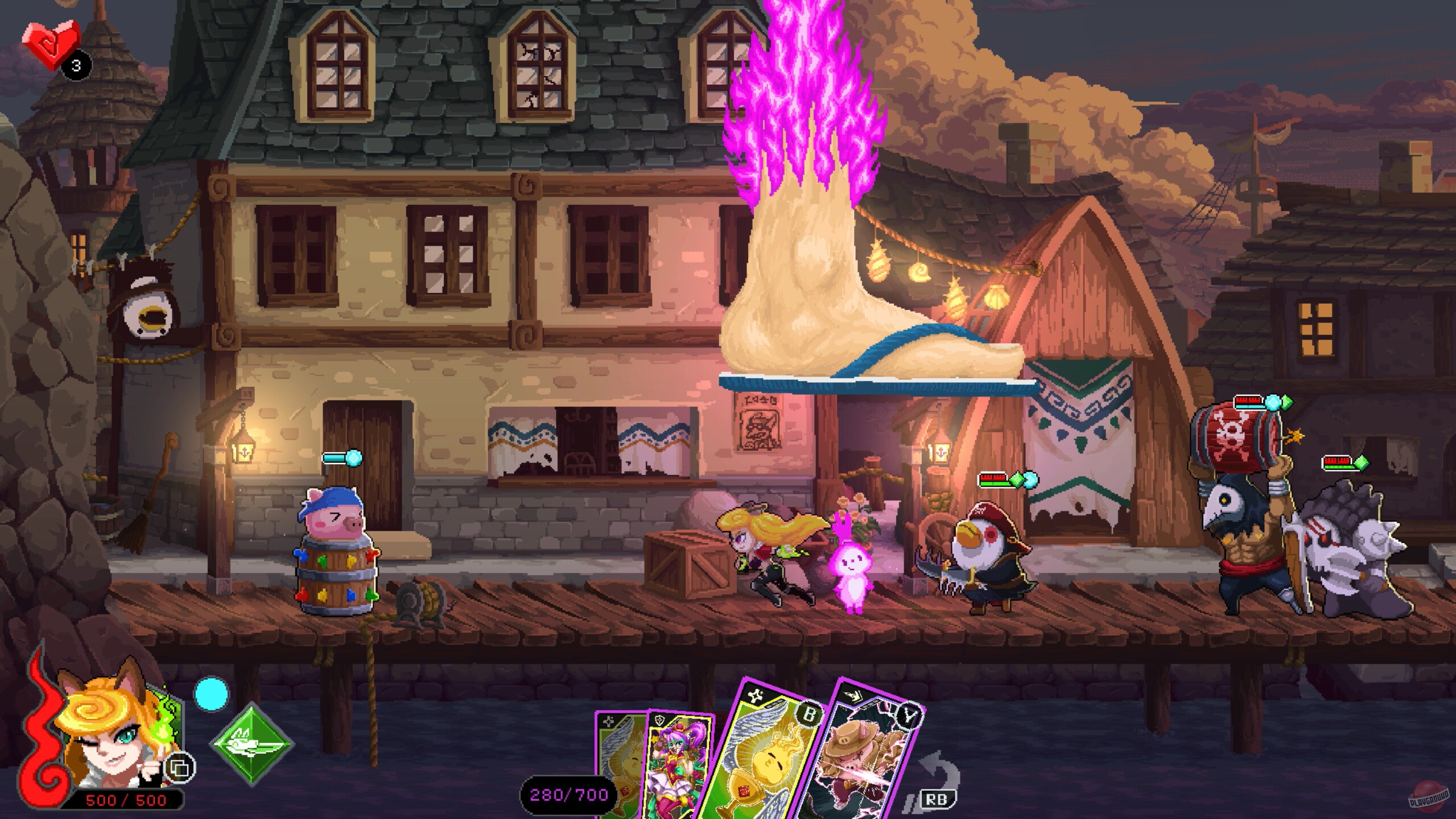Click the pirate chicken's health bar
The image size is (1456, 819).
point(993,479)
